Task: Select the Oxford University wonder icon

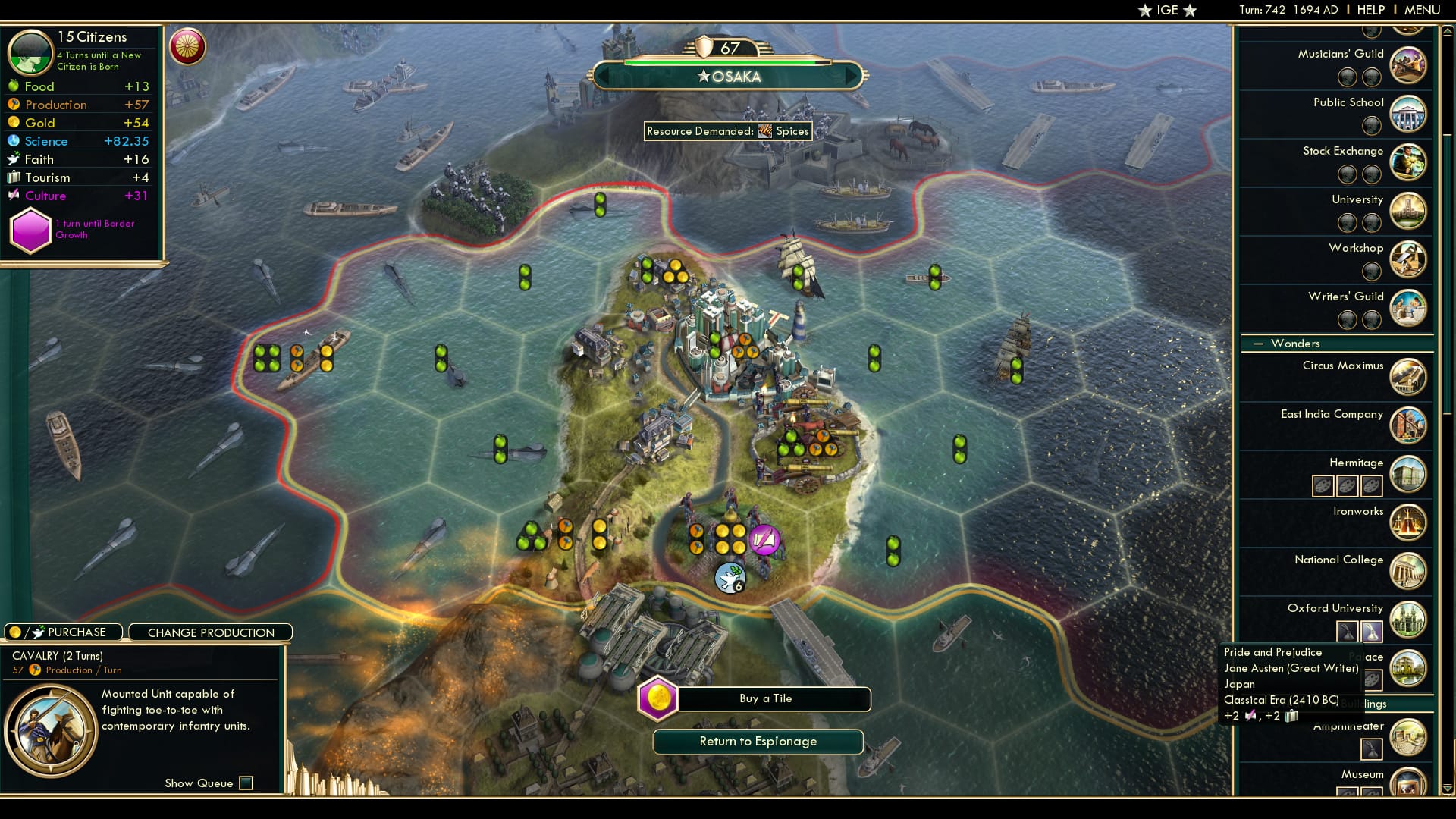Action: point(1407,620)
